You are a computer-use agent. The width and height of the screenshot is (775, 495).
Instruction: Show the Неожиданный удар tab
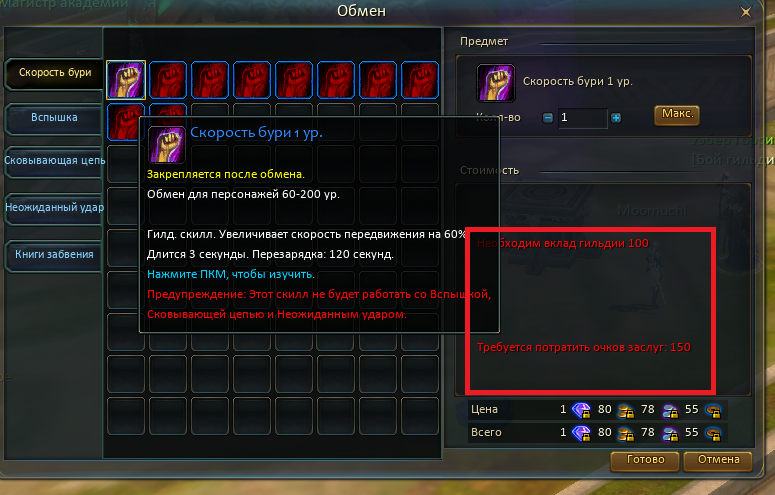(x=54, y=207)
